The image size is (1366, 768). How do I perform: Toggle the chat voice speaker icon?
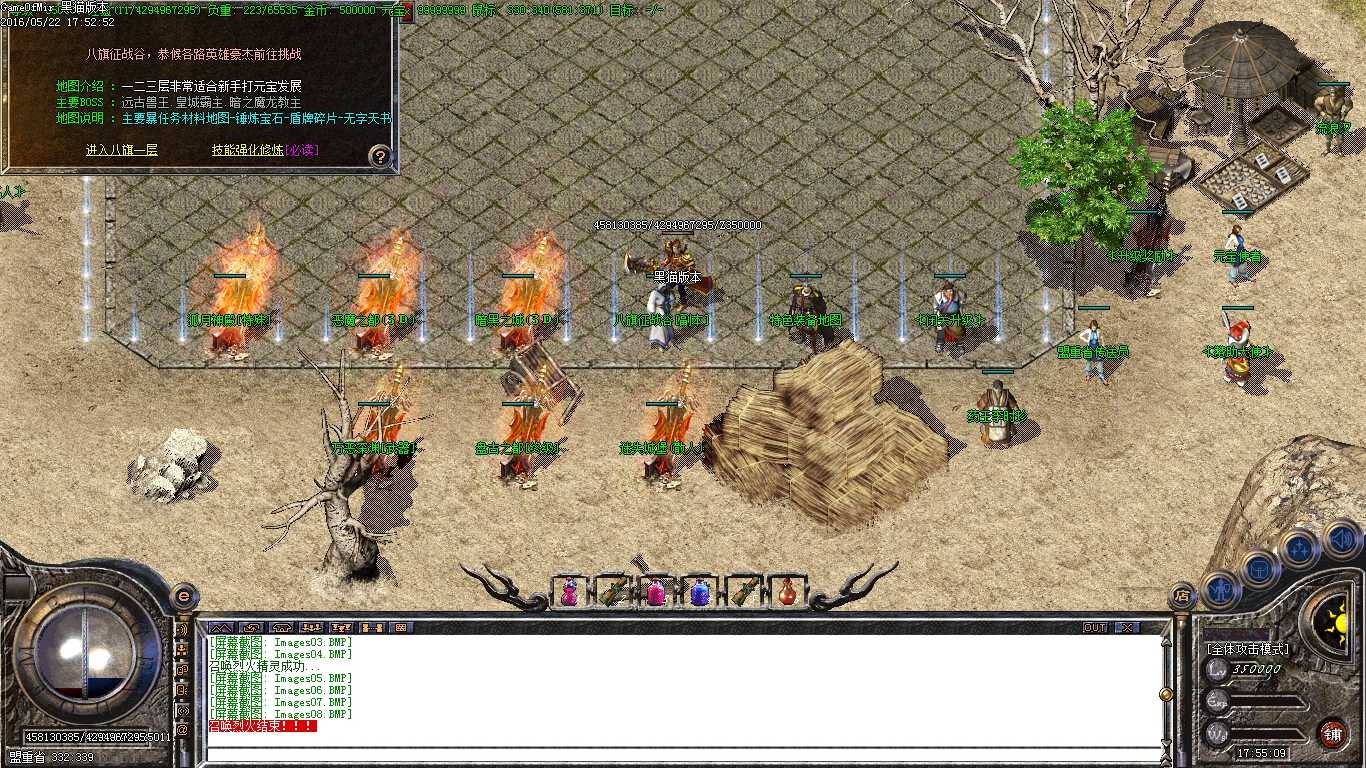[x=183, y=630]
